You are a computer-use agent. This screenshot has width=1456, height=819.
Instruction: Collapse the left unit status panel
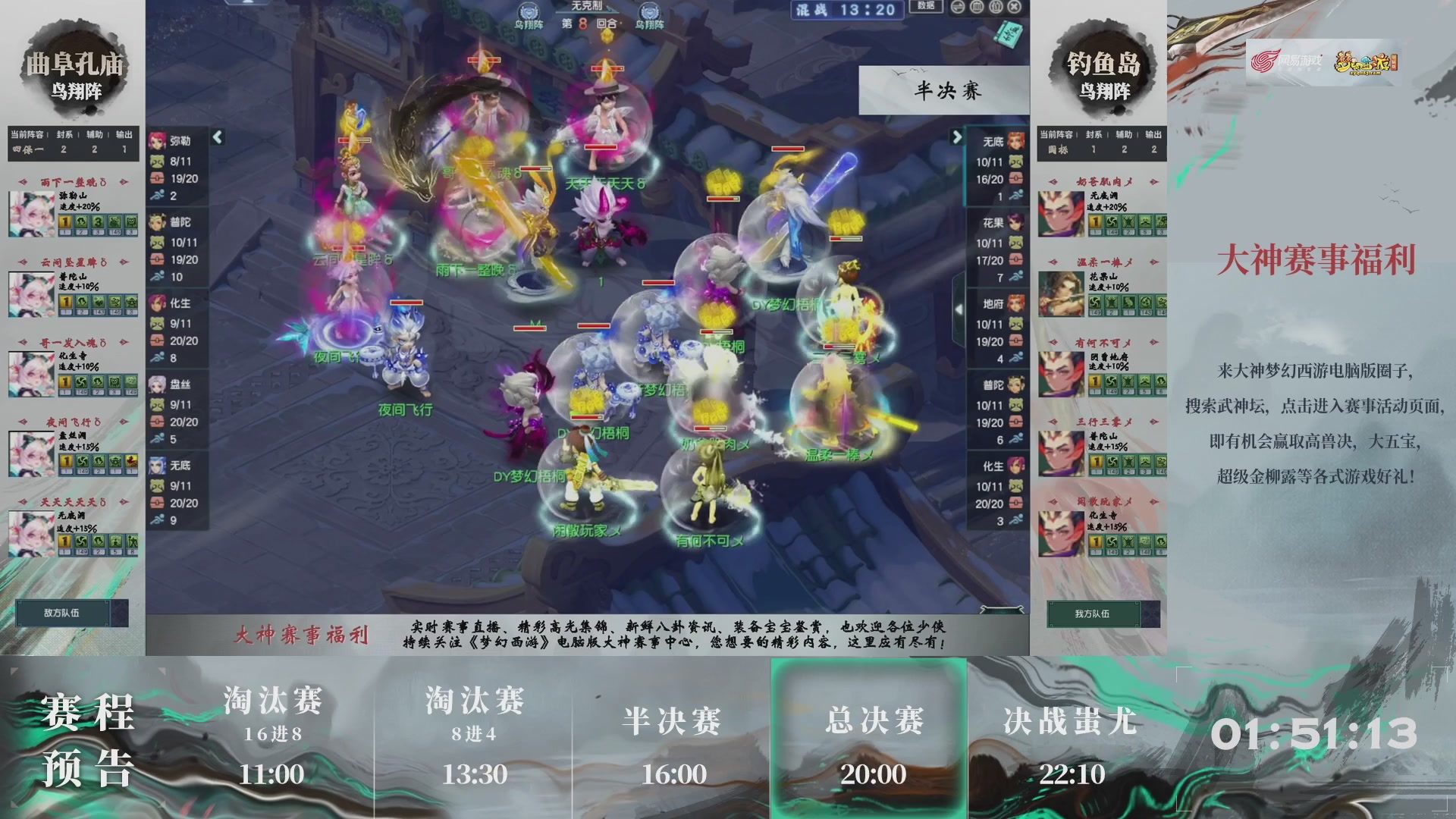[x=218, y=138]
